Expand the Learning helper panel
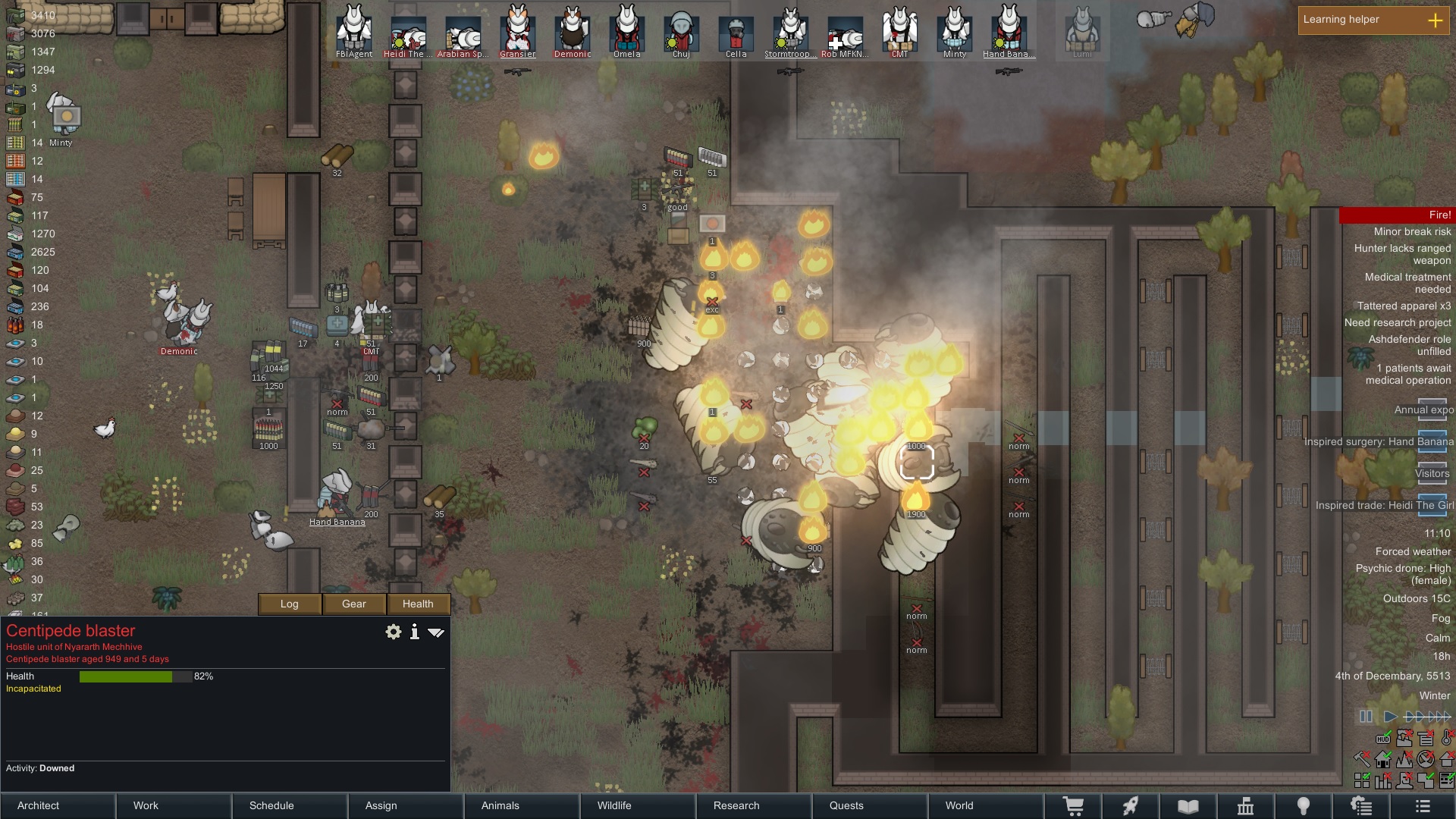Screen dimensions: 1456x819 tap(1436, 20)
